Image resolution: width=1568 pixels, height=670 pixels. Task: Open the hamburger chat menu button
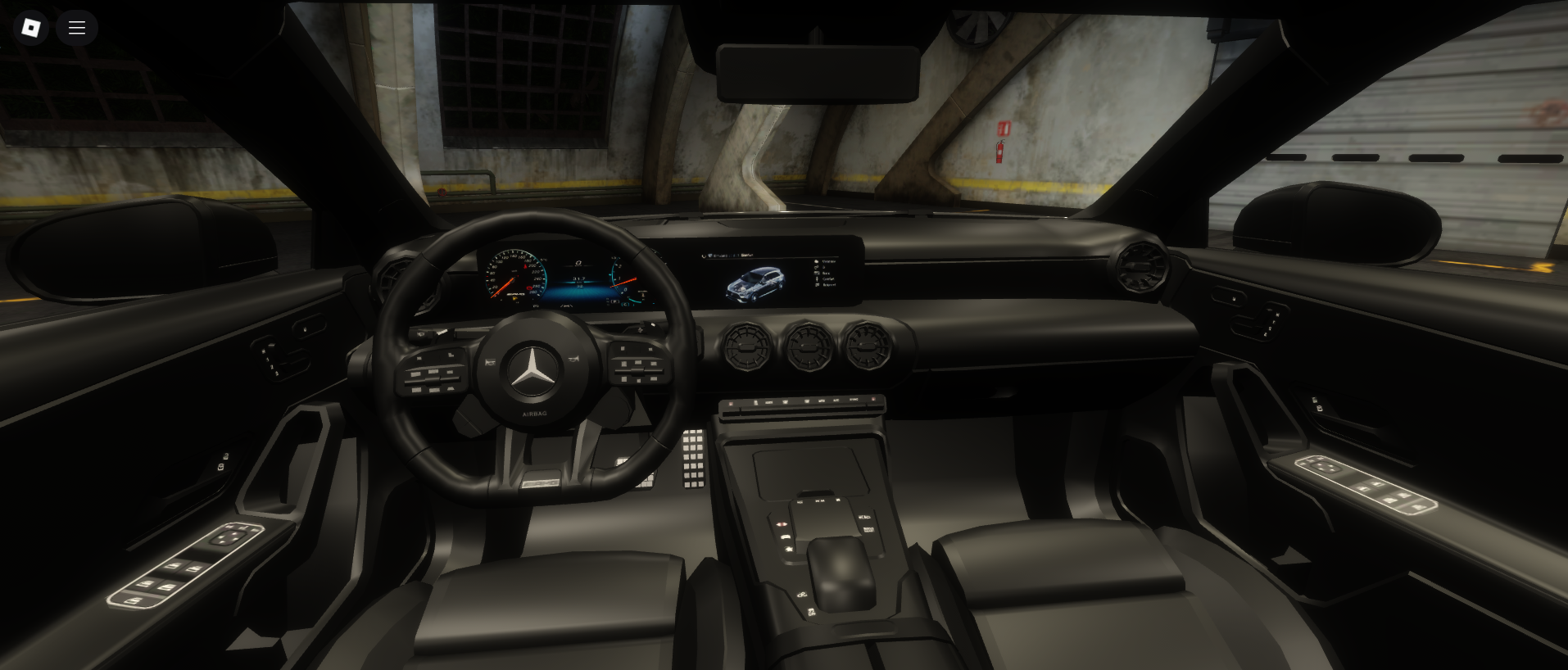(77, 28)
